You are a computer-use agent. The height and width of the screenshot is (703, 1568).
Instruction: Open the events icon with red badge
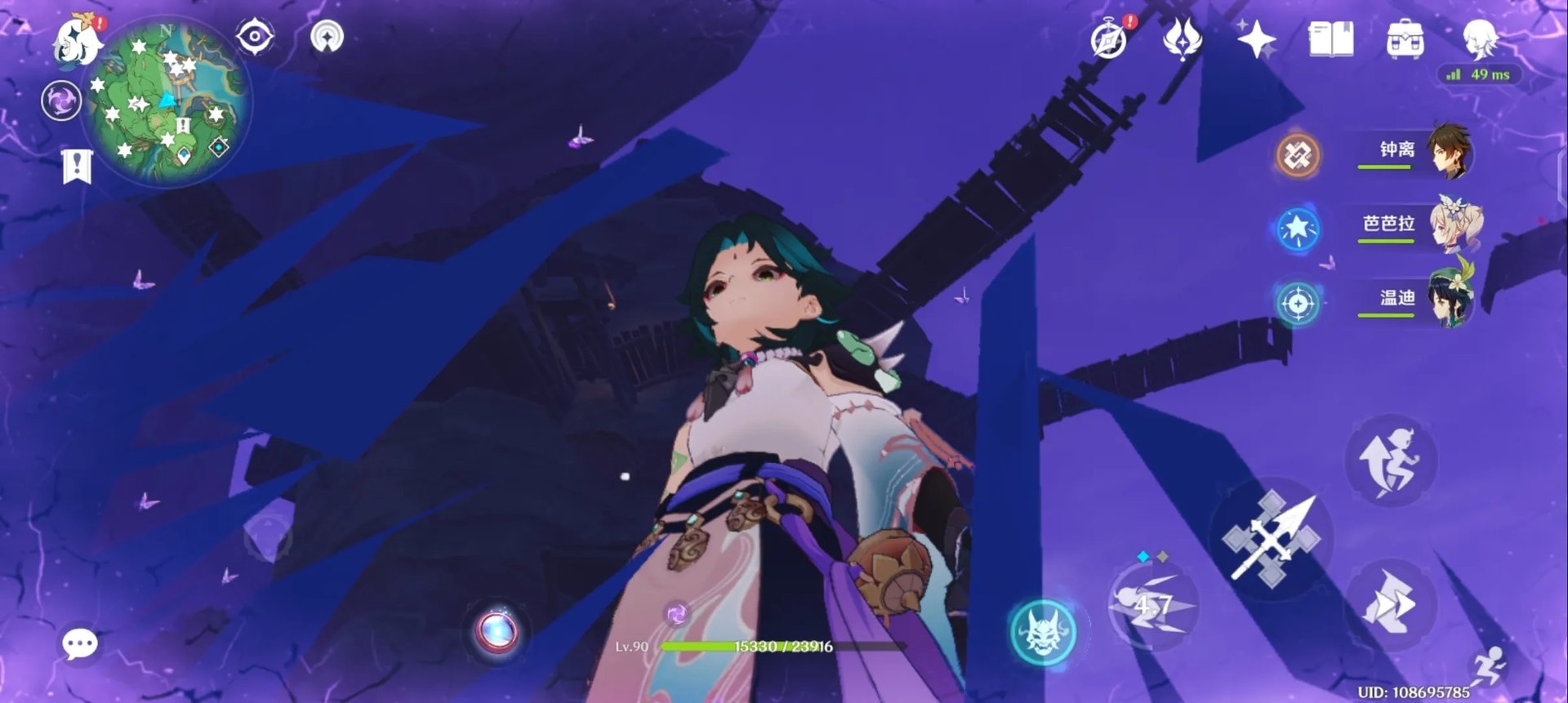[x=1109, y=39]
